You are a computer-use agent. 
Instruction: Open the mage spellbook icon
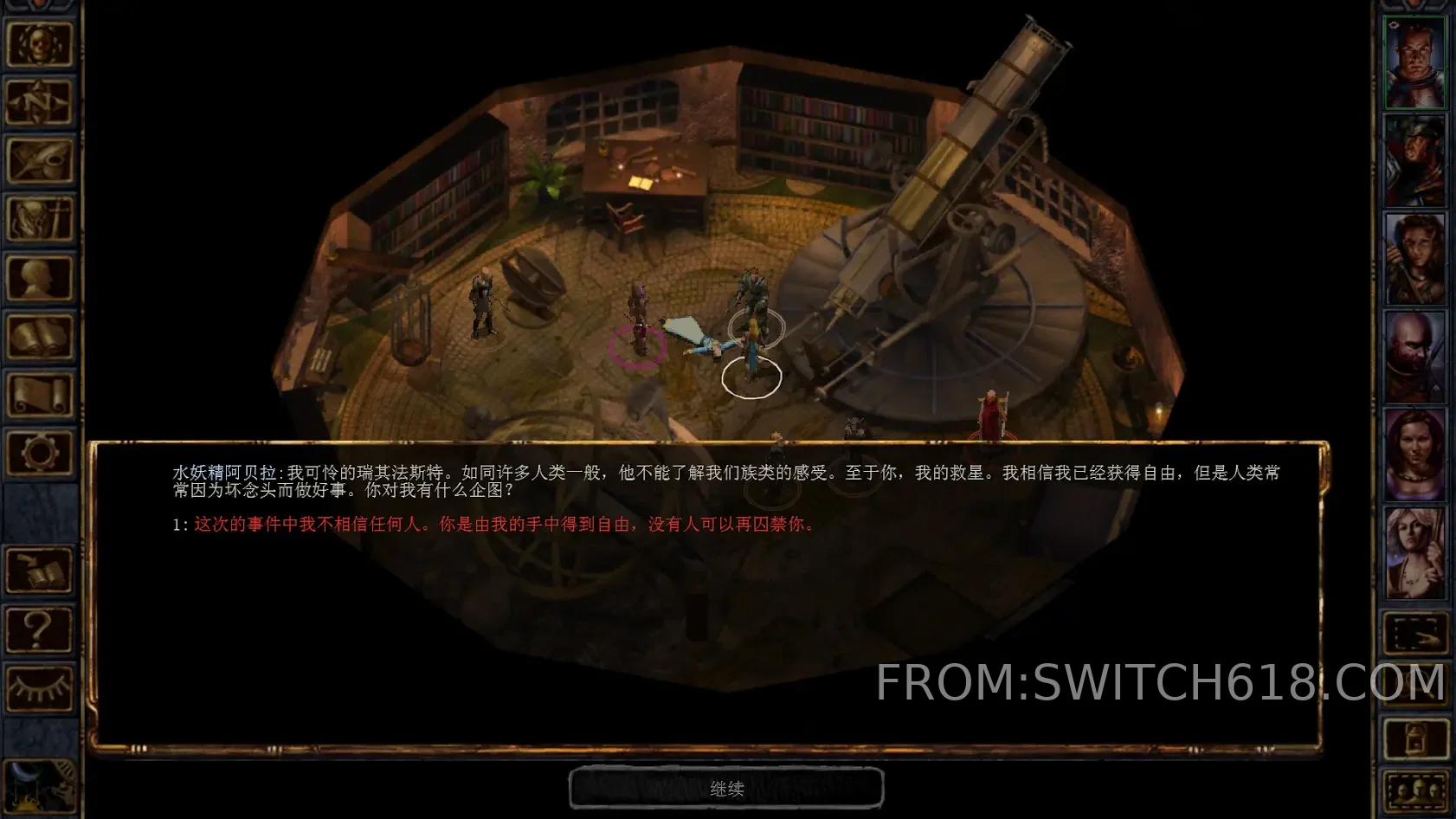pos(39,336)
